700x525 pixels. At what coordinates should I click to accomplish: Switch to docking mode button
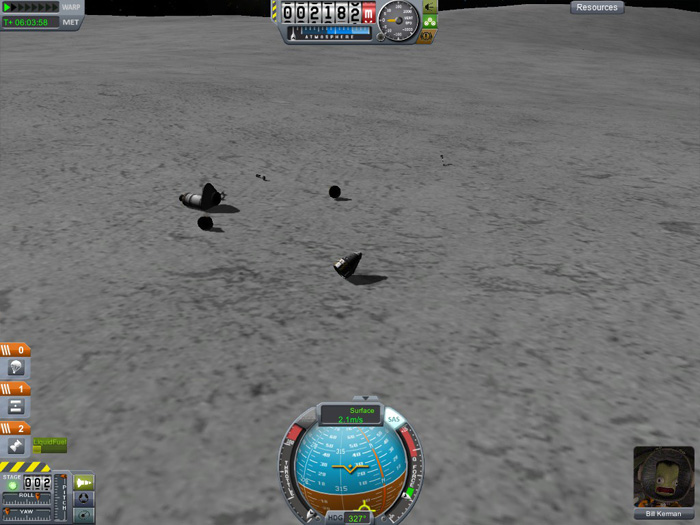[x=84, y=498]
